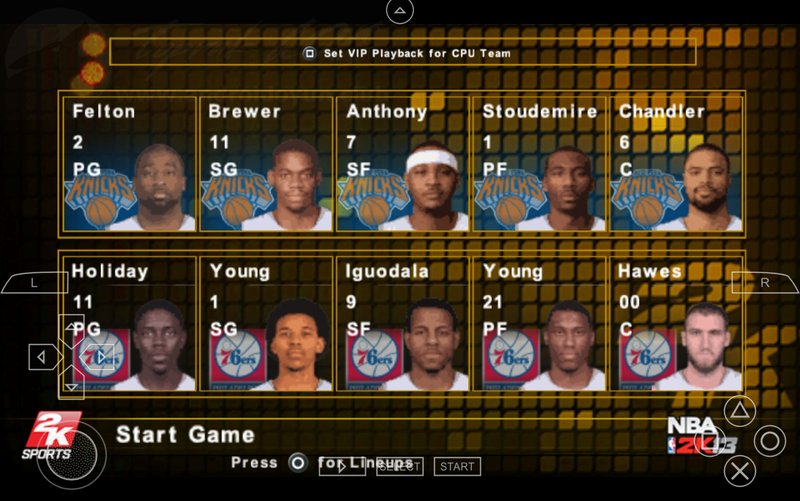Select Young's 76ers power forward card
Screen dimensions: 800x501
(x=539, y=324)
